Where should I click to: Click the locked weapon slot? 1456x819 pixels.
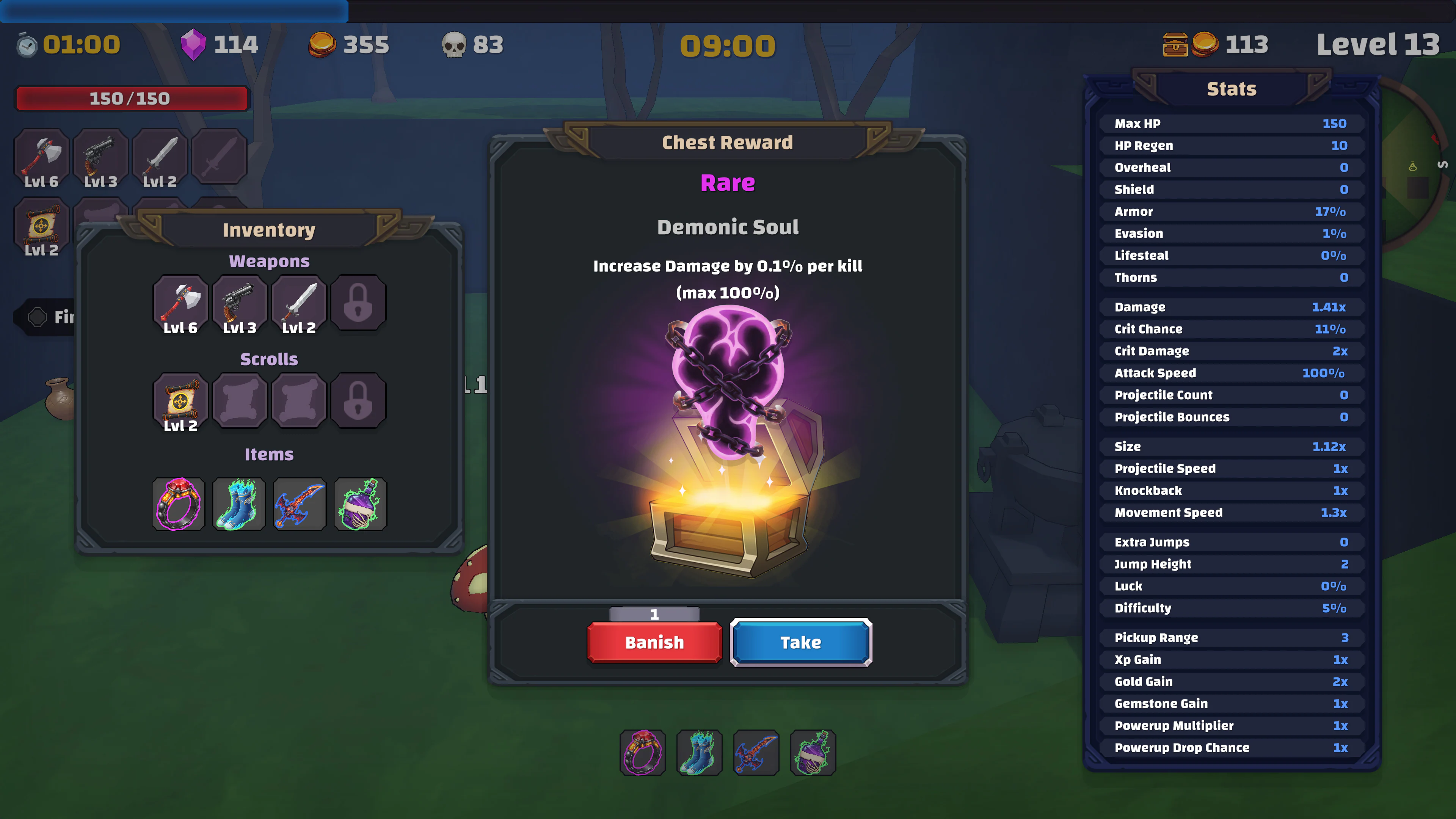click(358, 303)
